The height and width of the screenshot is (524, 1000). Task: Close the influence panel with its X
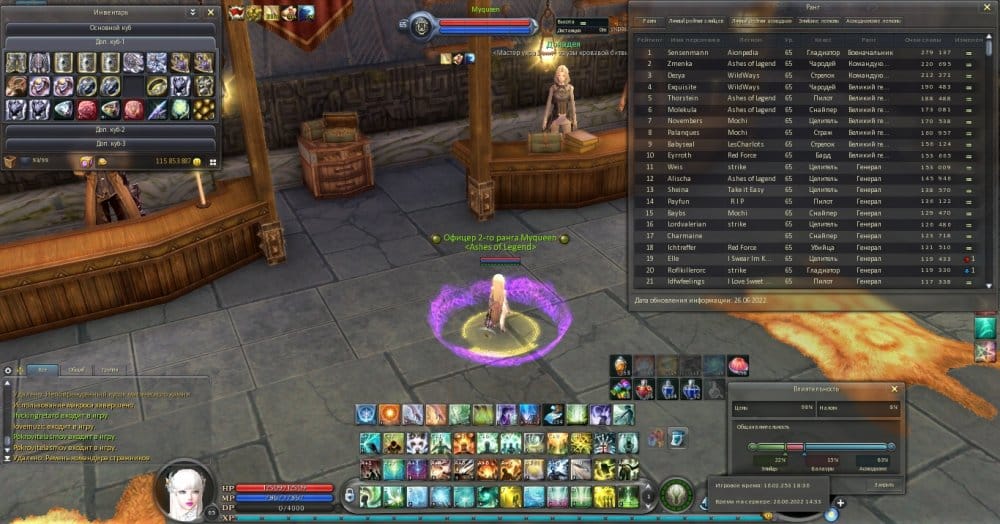pyautogui.click(x=893, y=388)
